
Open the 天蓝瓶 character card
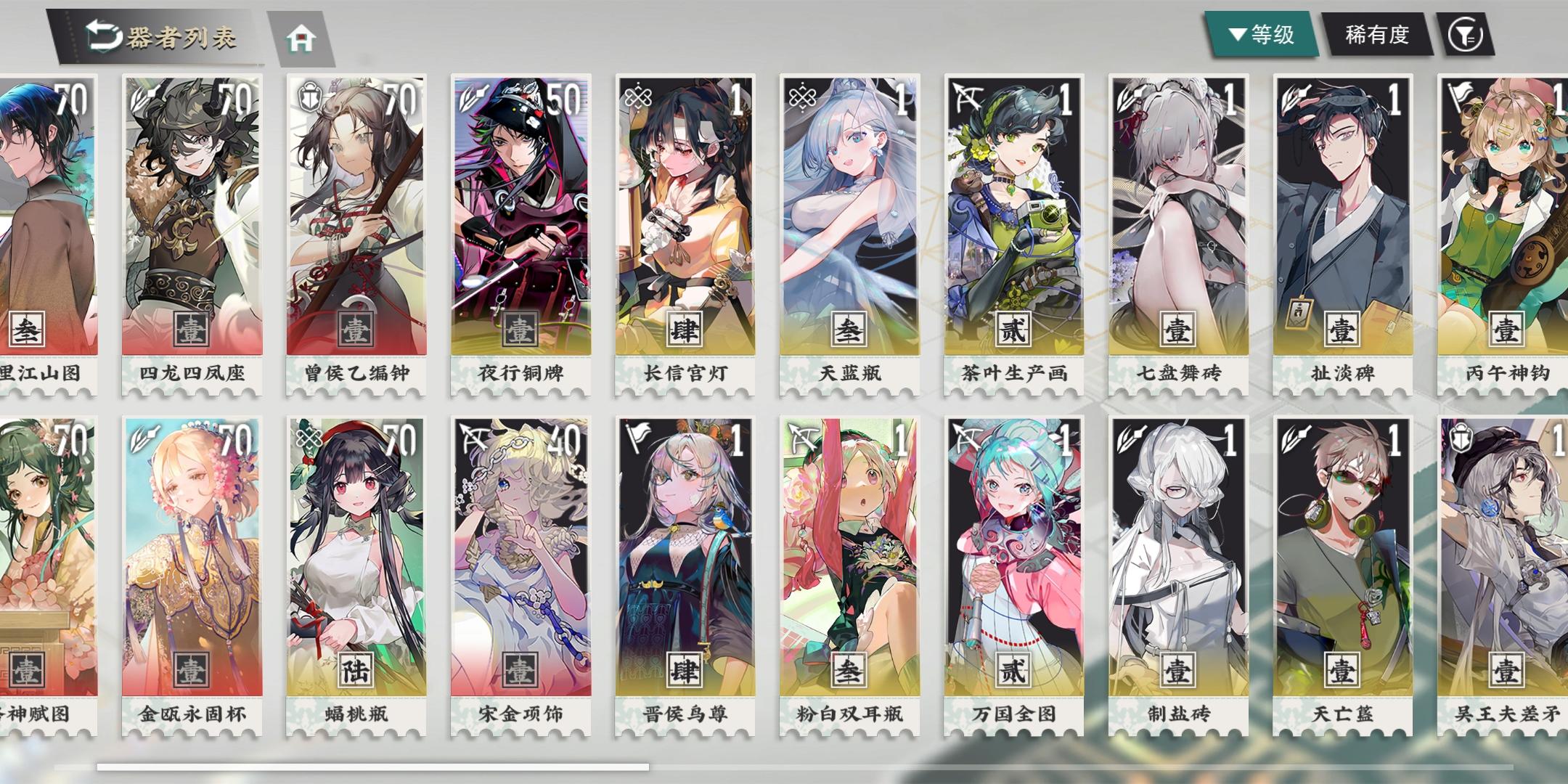pyautogui.click(x=849, y=218)
